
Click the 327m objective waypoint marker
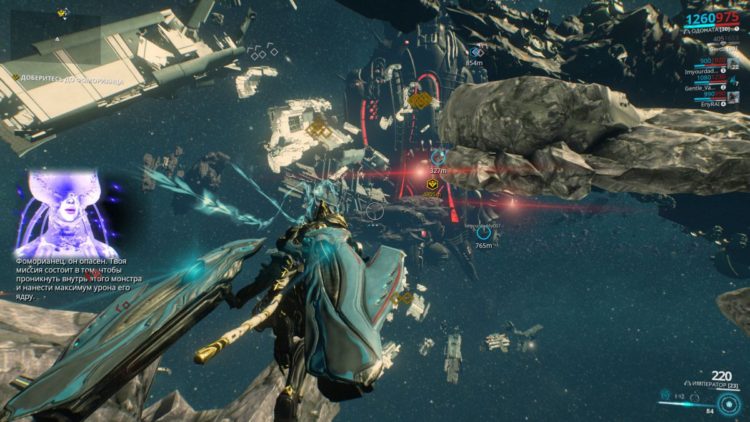click(x=437, y=157)
